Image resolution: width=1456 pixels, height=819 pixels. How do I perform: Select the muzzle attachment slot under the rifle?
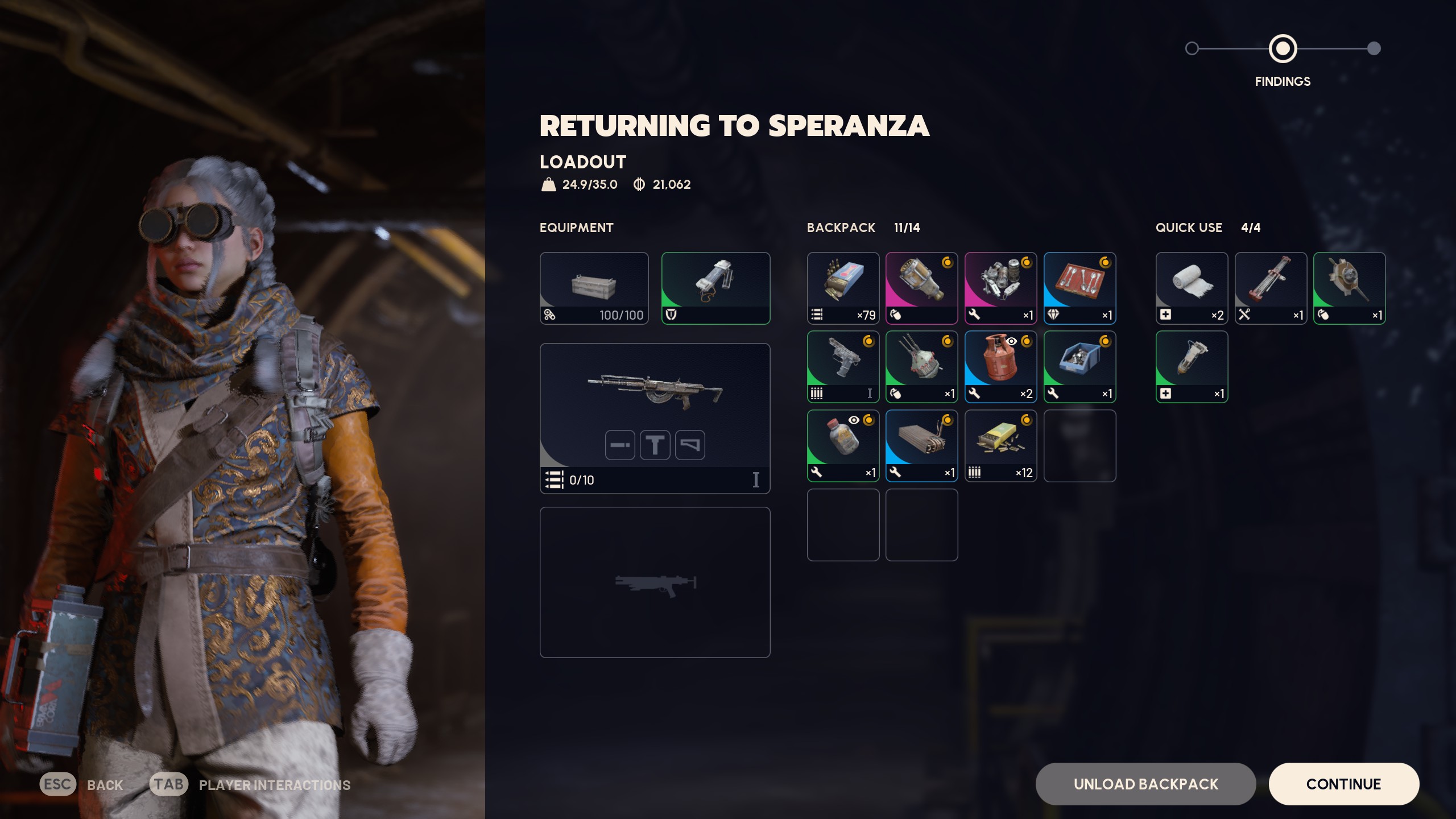[621, 445]
